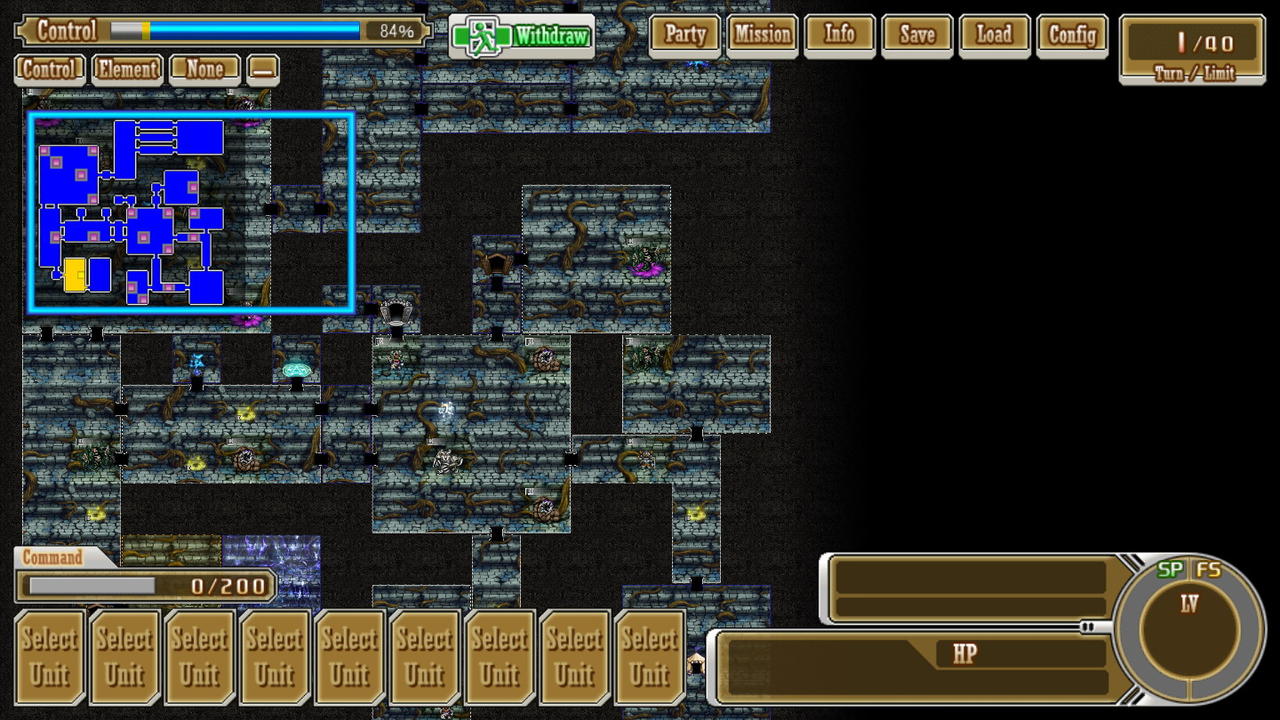This screenshot has height=720, width=1280.
Task: Select the Control minimap filter
Action: click(49, 70)
